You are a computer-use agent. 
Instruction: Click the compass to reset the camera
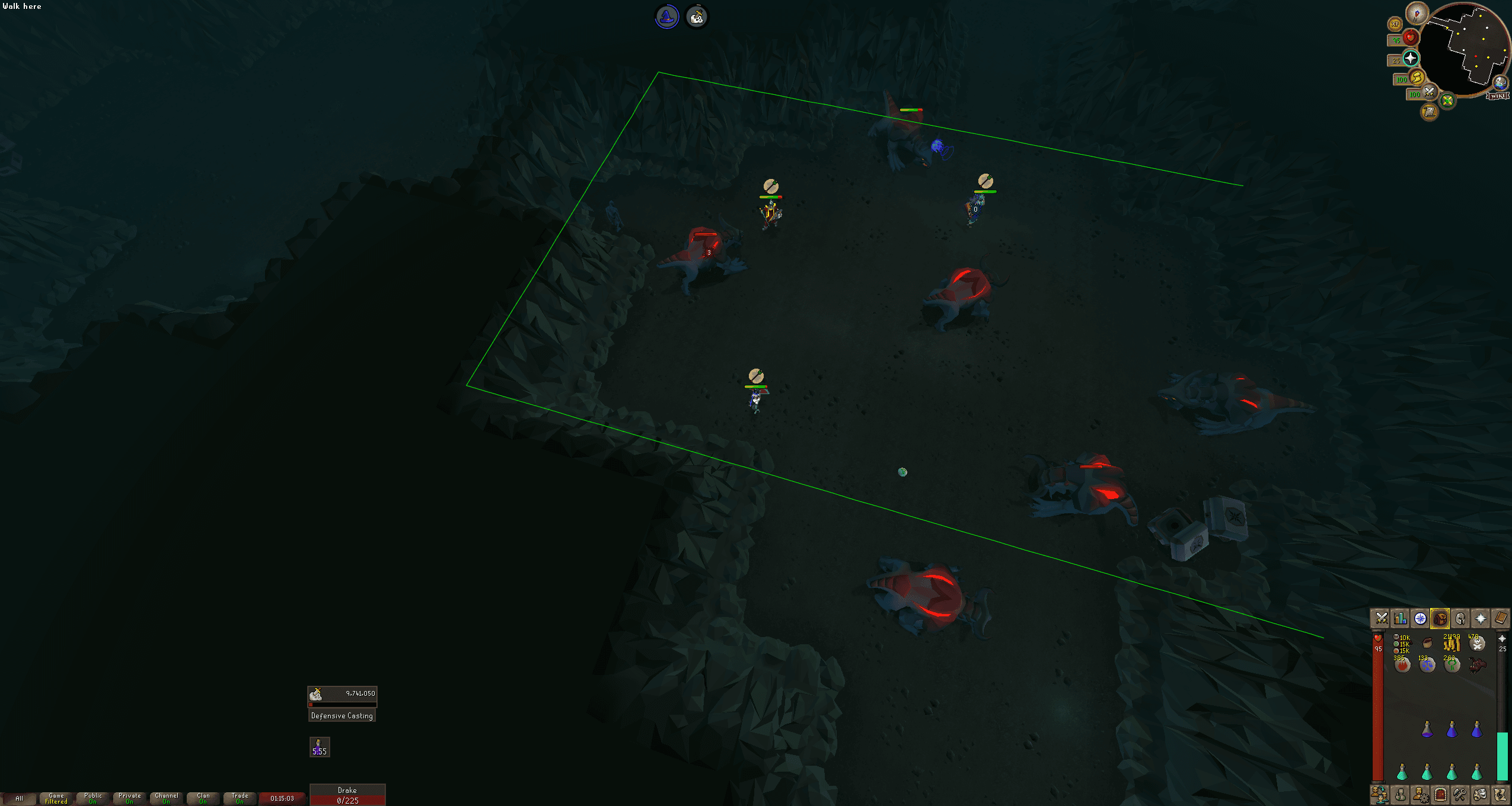1416,15
